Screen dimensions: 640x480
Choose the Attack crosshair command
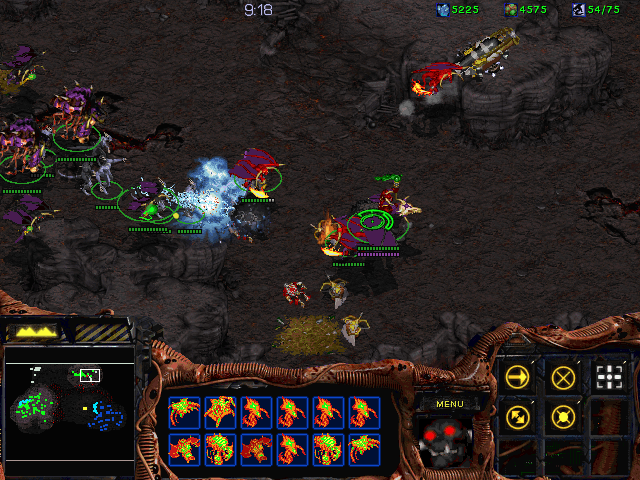[x=608, y=377]
